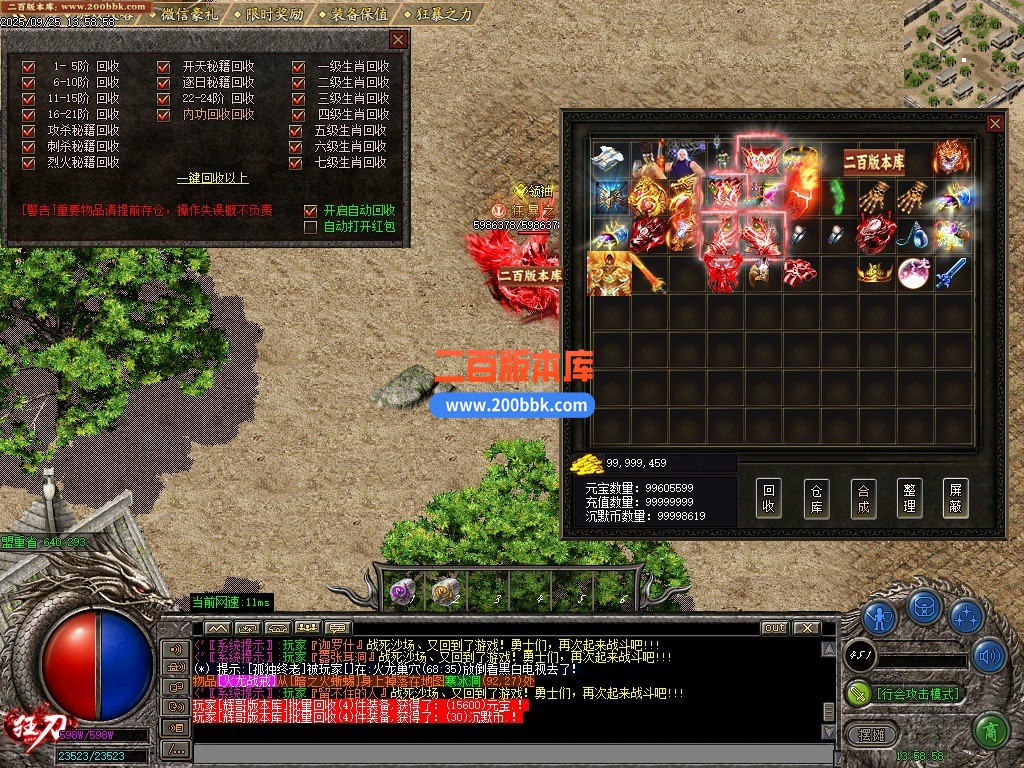Select the blue sword item in the bag
The height and width of the screenshot is (768, 1024).
pyautogui.click(x=951, y=272)
